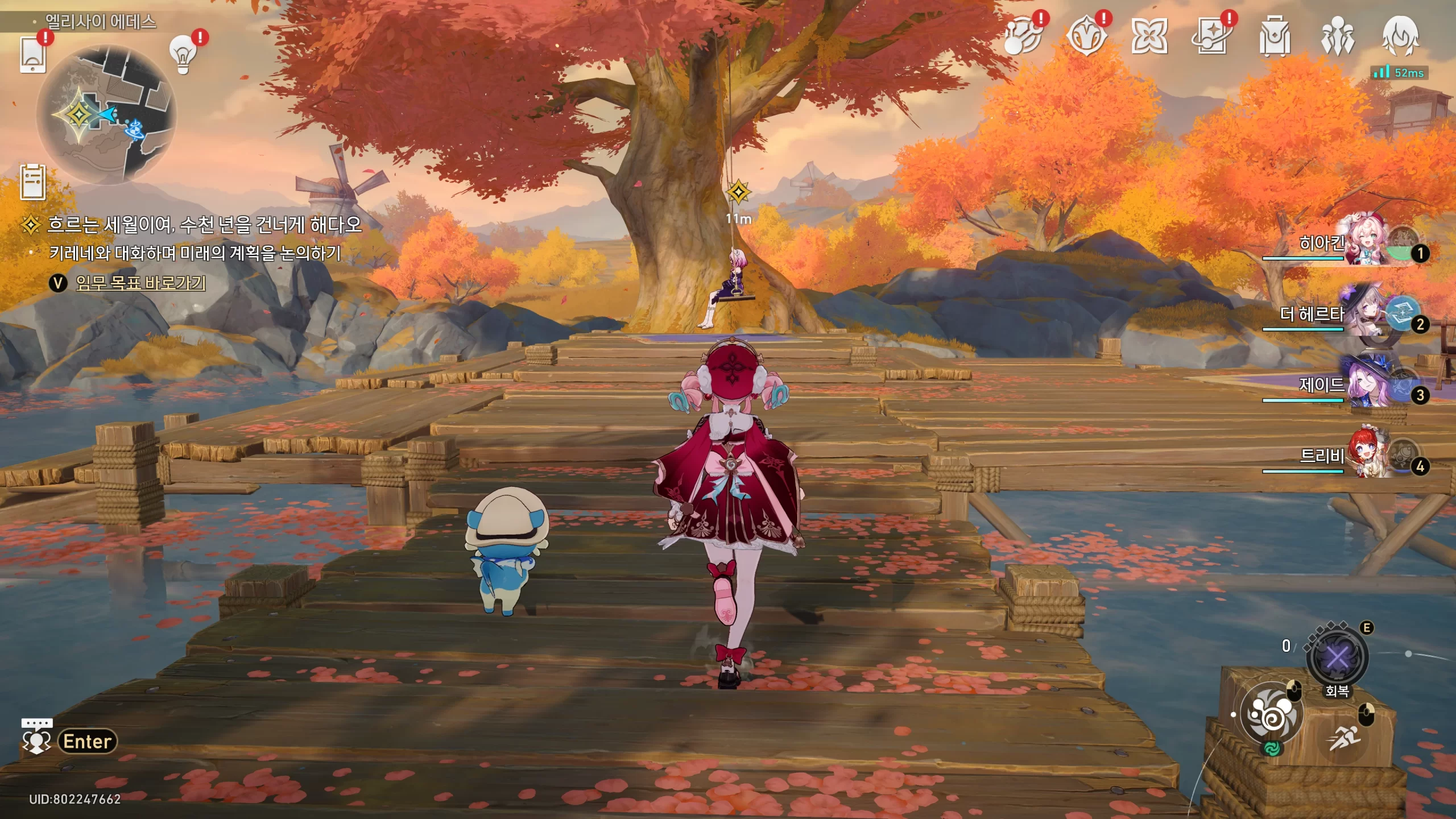Open the character head profile icon
The height and width of the screenshot is (819, 1456).
click(x=1400, y=36)
